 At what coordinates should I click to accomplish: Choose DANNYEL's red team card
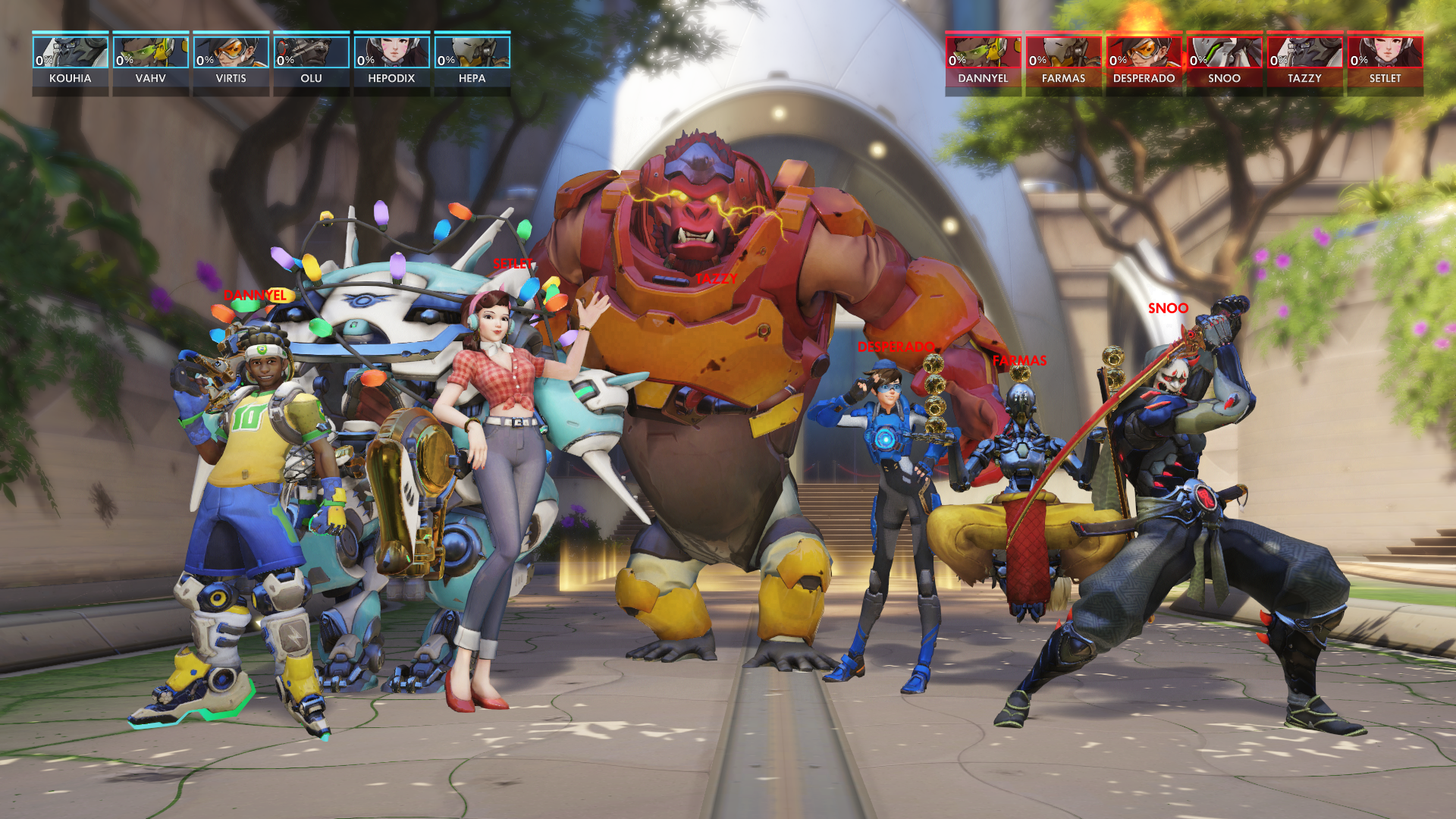point(984,62)
